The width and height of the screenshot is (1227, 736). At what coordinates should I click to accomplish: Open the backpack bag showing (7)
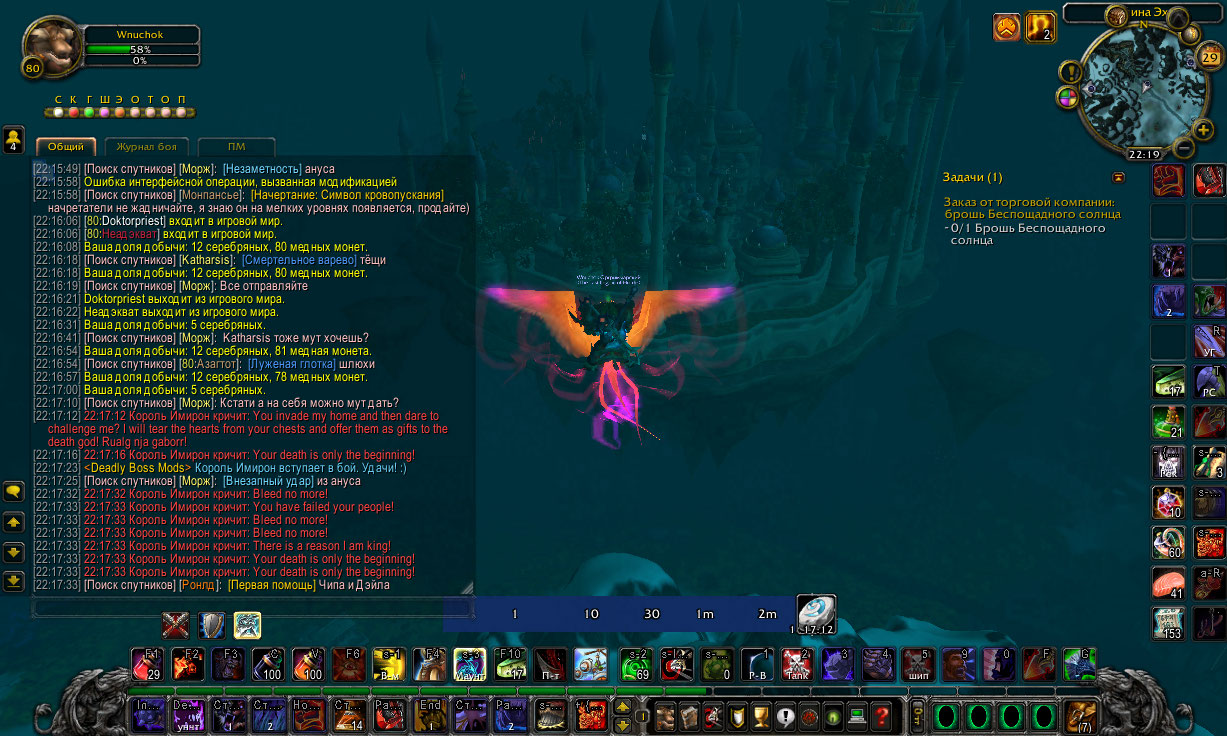coord(1080,716)
